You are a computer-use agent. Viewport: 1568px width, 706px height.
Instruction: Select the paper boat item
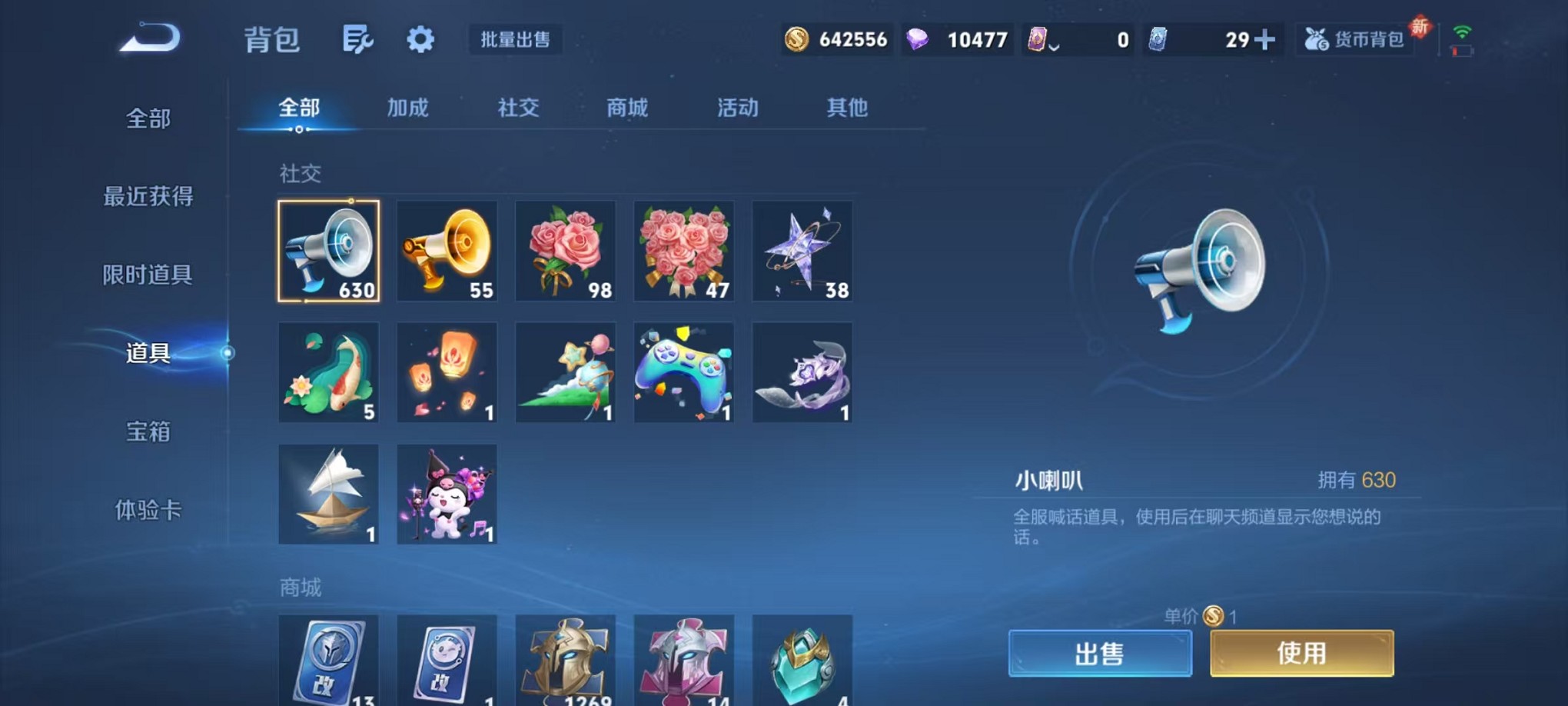click(x=328, y=494)
